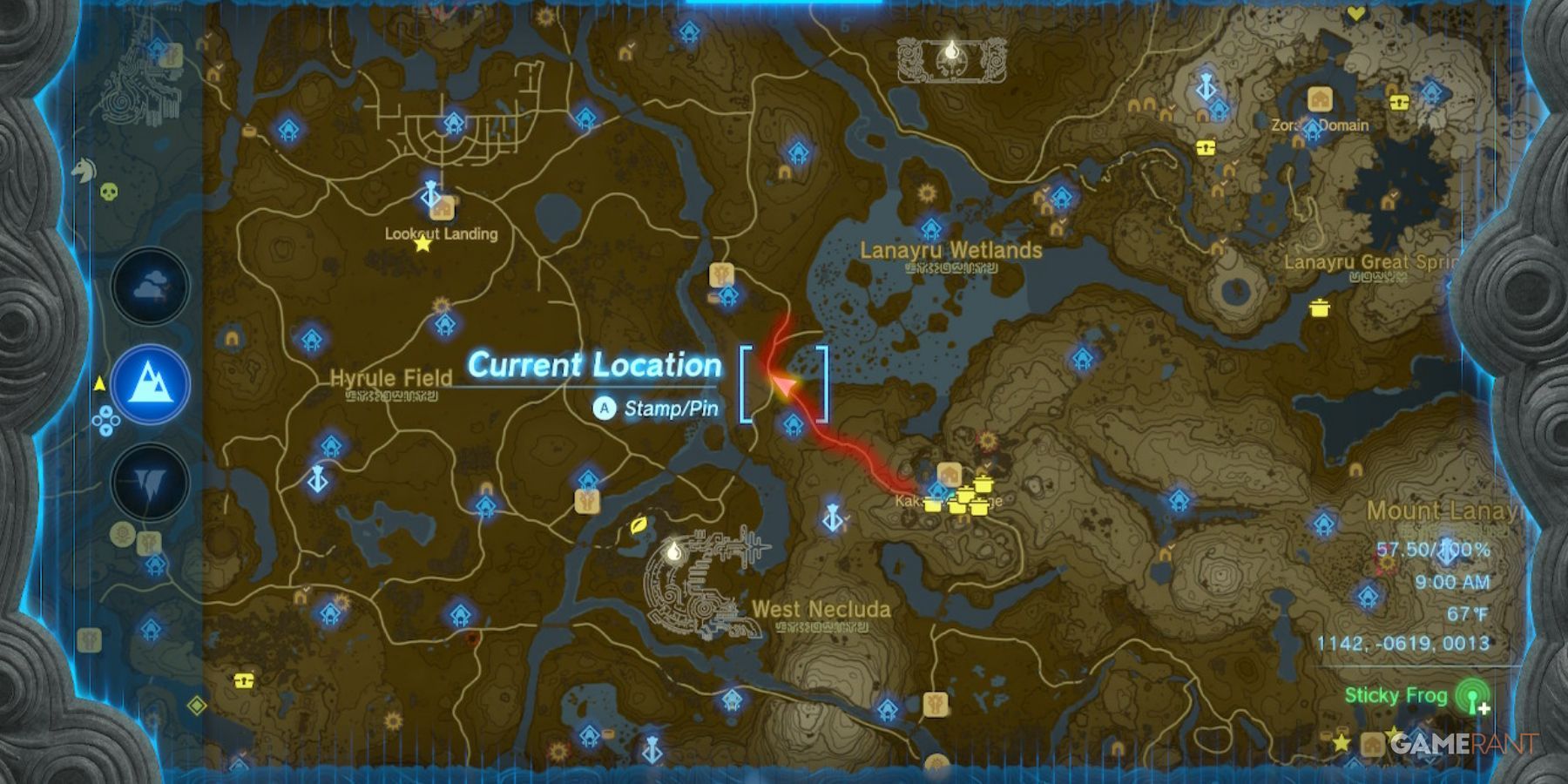Click the down chevron beside the layer selector
This screenshot has width=1568, height=784.
tap(105, 431)
